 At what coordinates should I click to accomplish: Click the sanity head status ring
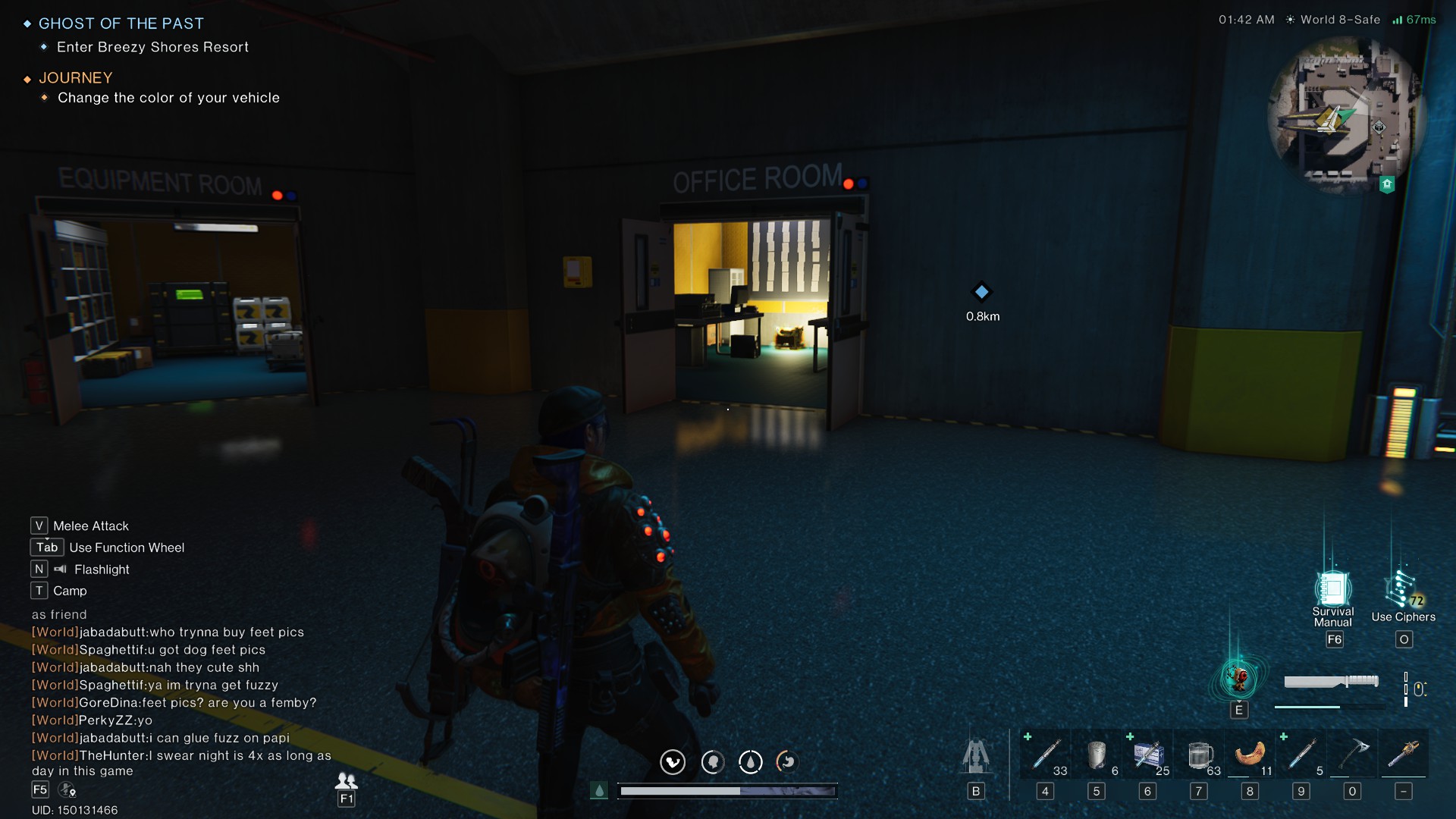pos(711,762)
